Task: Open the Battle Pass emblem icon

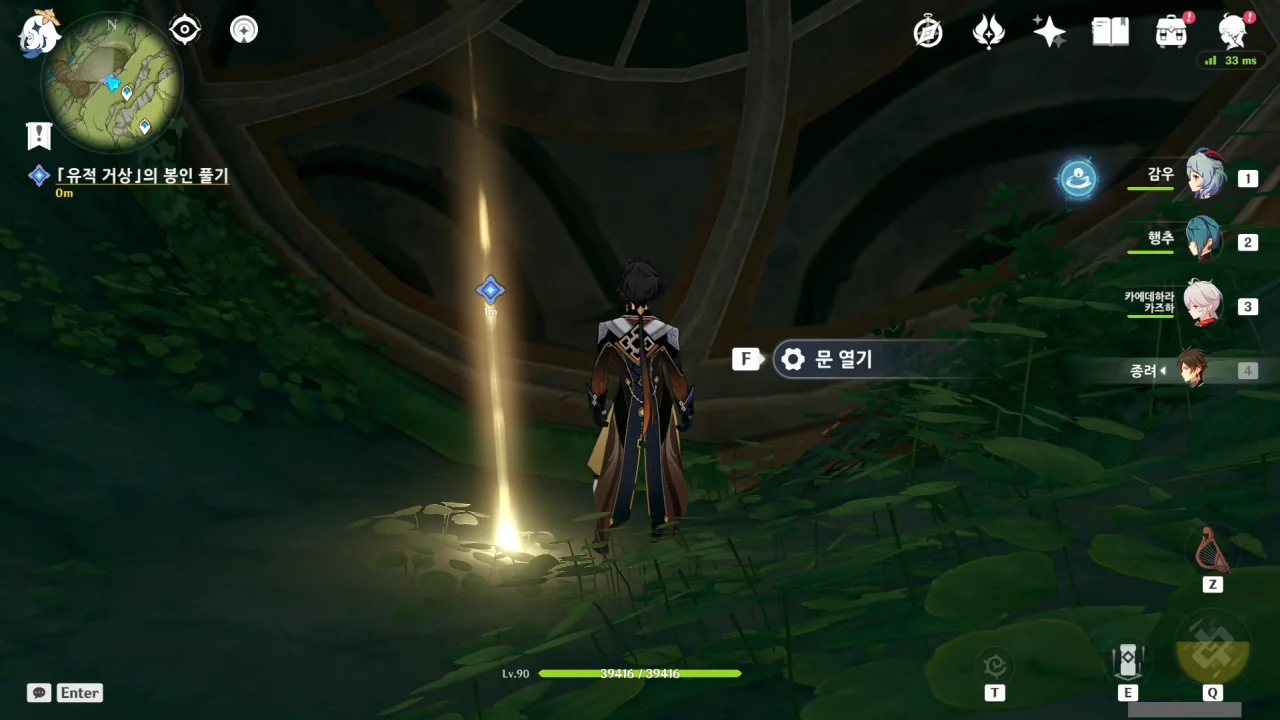Action: click(x=988, y=33)
